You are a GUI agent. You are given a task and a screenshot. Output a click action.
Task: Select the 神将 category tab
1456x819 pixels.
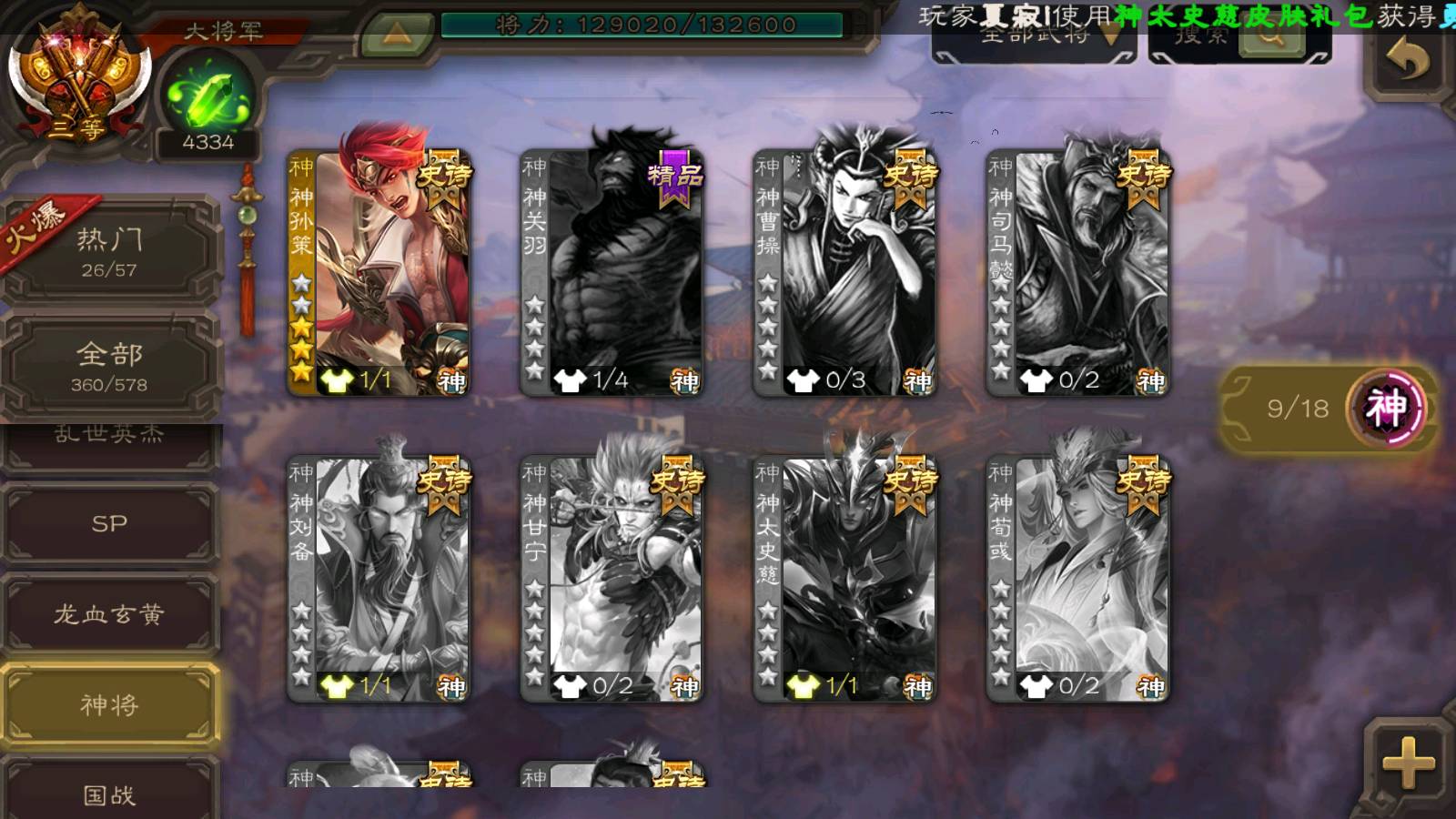click(x=109, y=705)
